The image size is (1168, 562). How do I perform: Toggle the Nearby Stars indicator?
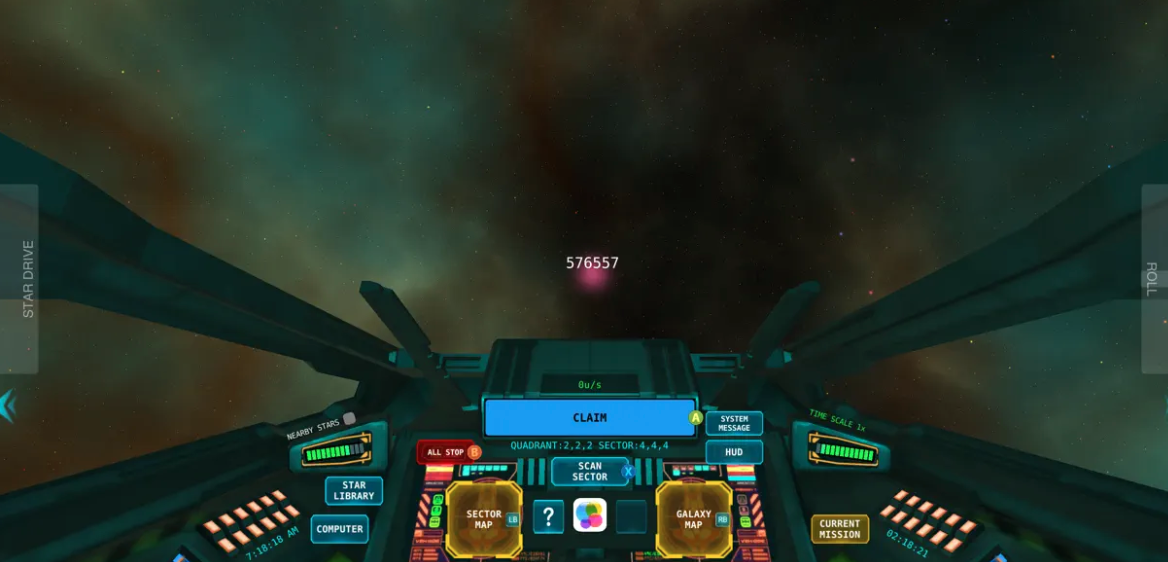(x=348, y=419)
